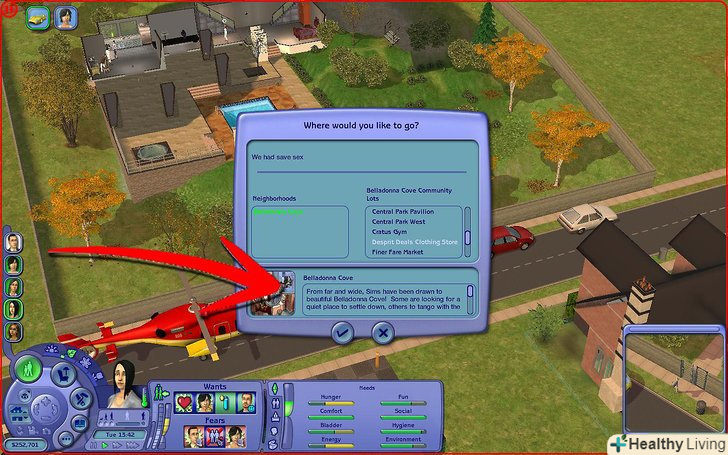Click the yellow car action queue icon
The height and width of the screenshot is (455, 728).
pos(39,17)
